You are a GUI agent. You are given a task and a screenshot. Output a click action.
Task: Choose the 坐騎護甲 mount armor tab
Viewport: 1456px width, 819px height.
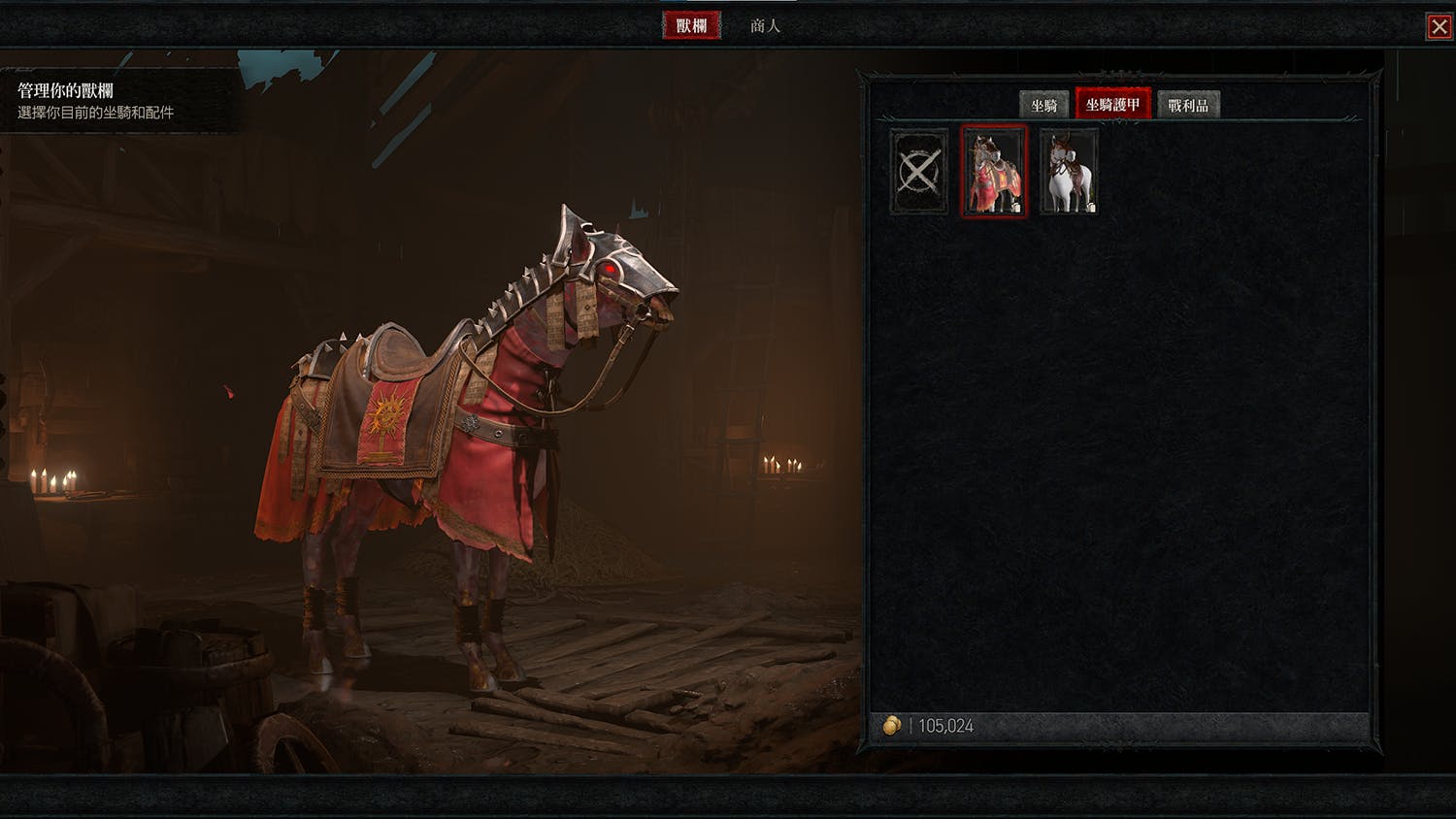click(1112, 104)
